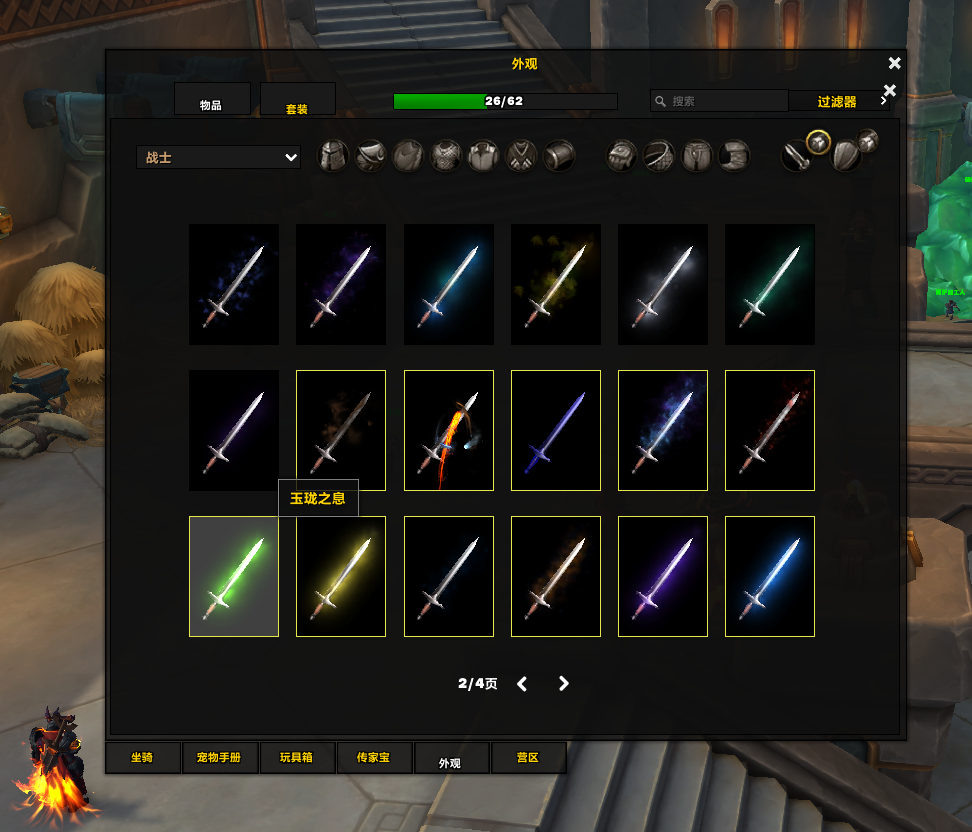Go to the previous appearance page
972x832 pixels.
522,684
